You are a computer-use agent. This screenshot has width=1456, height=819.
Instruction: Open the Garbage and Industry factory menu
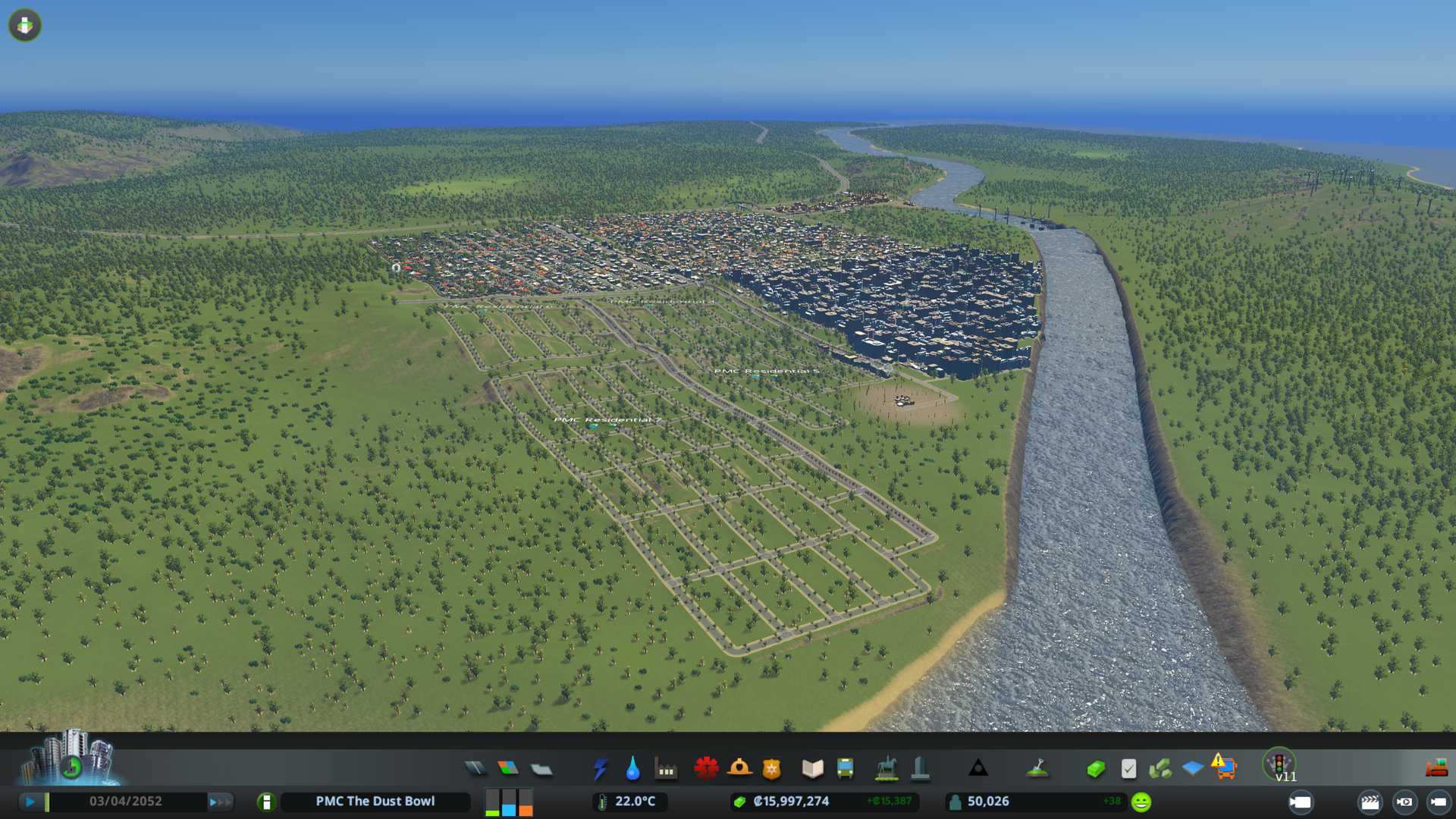coord(666,769)
